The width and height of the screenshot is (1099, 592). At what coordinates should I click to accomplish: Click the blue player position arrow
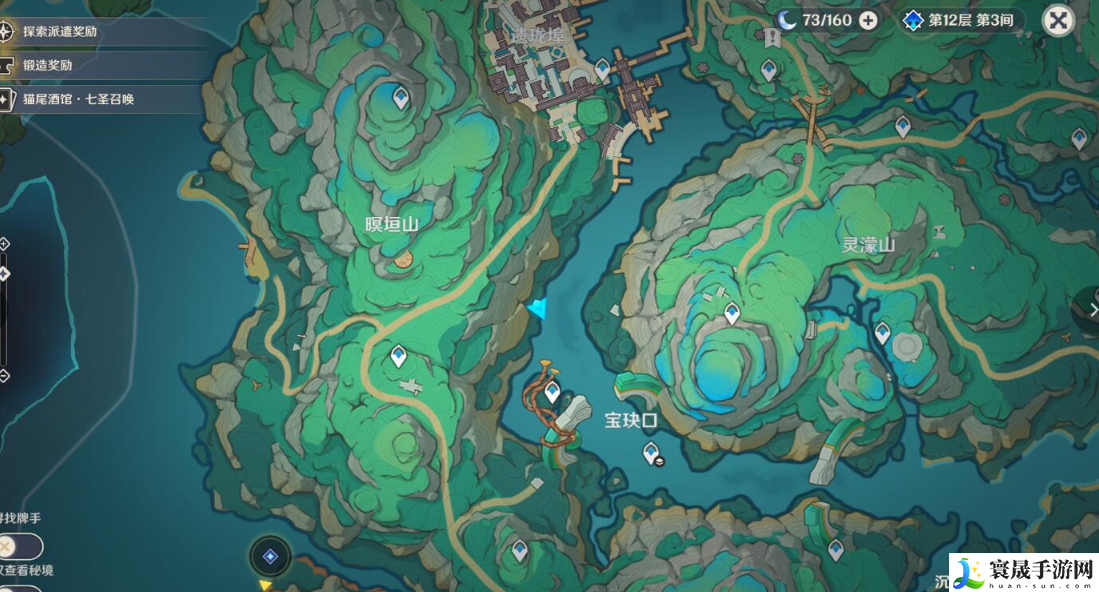tap(538, 309)
